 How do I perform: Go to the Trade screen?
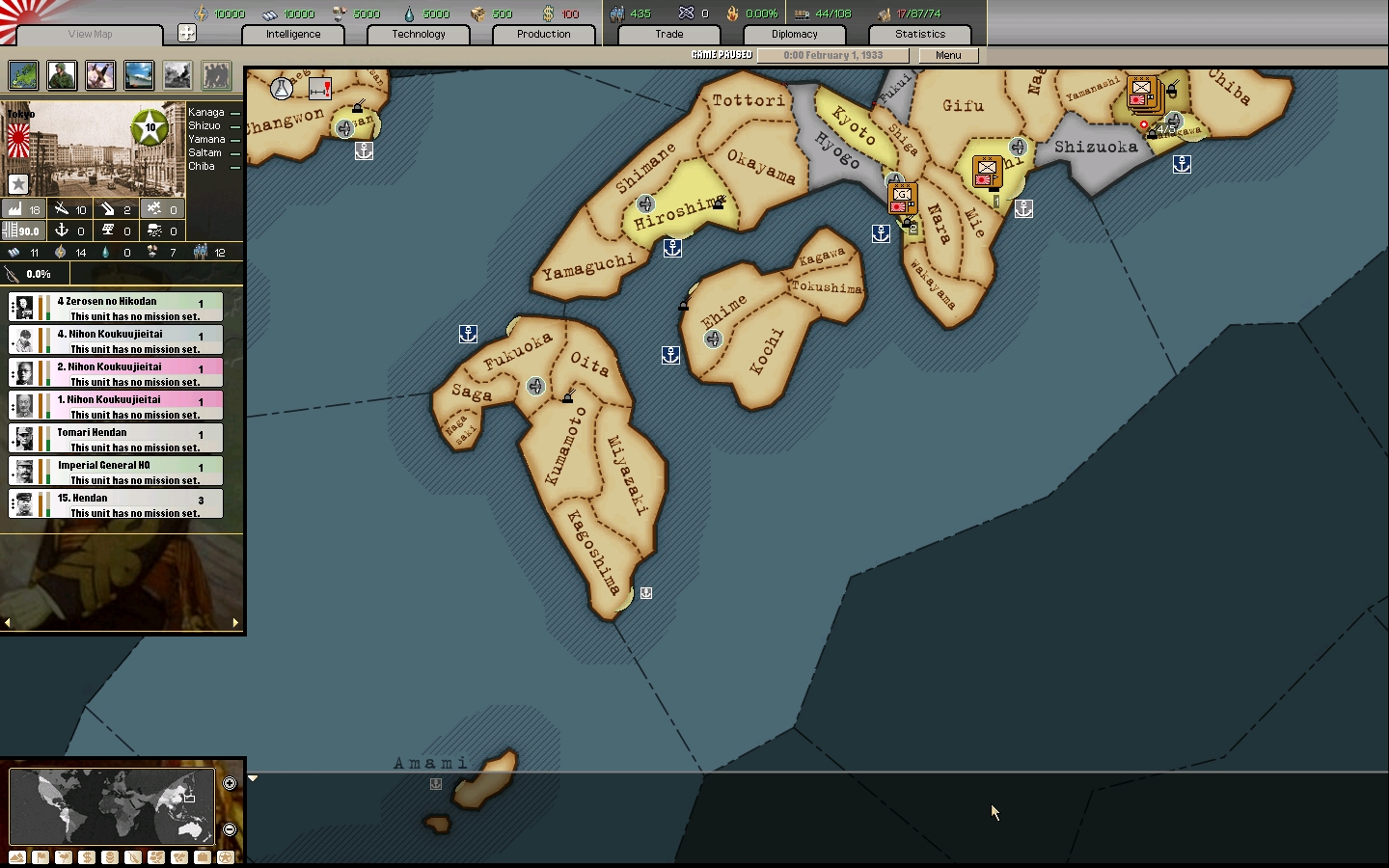(669, 34)
